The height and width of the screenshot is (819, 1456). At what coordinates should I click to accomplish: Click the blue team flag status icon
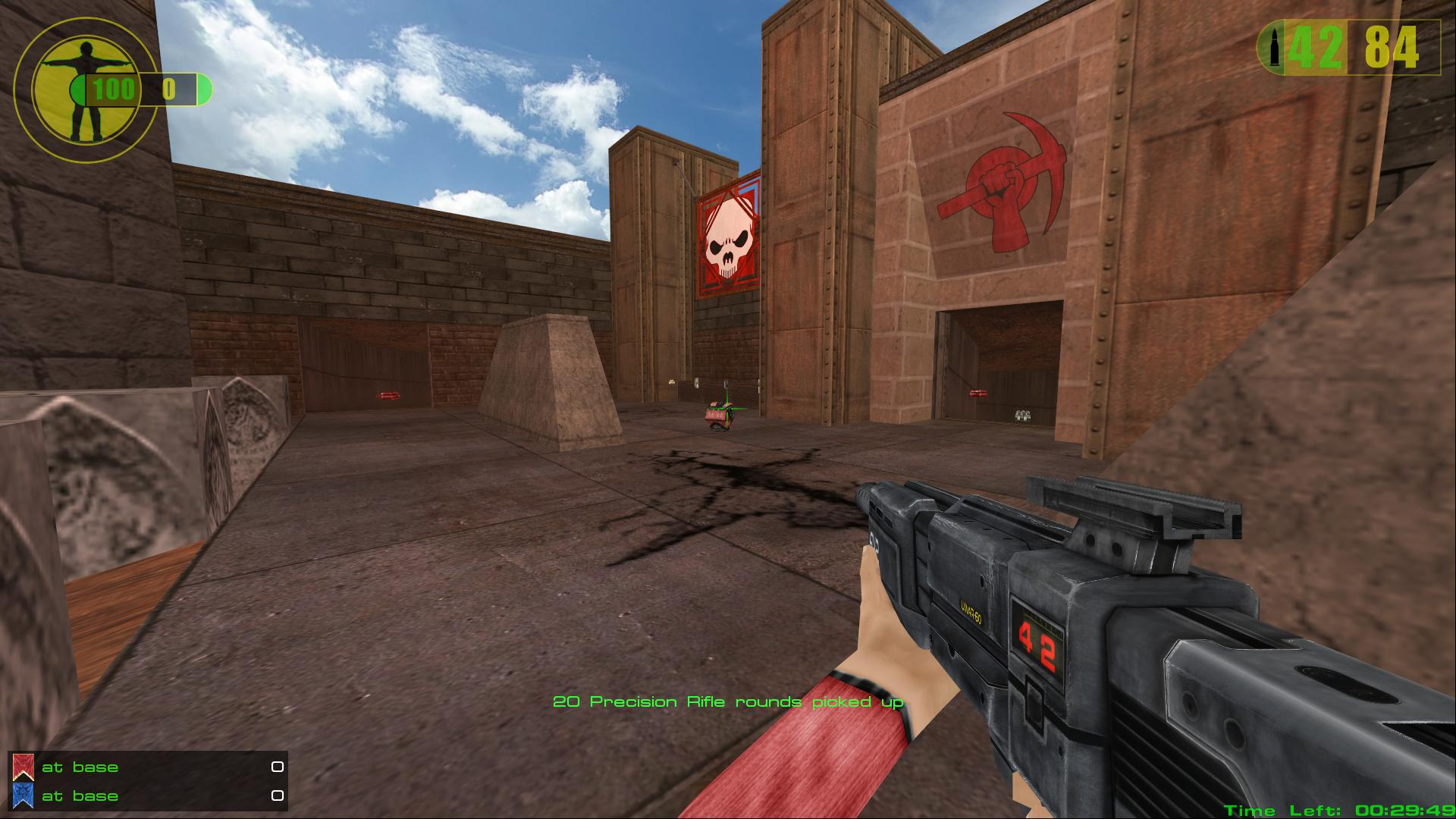(x=23, y=795)
